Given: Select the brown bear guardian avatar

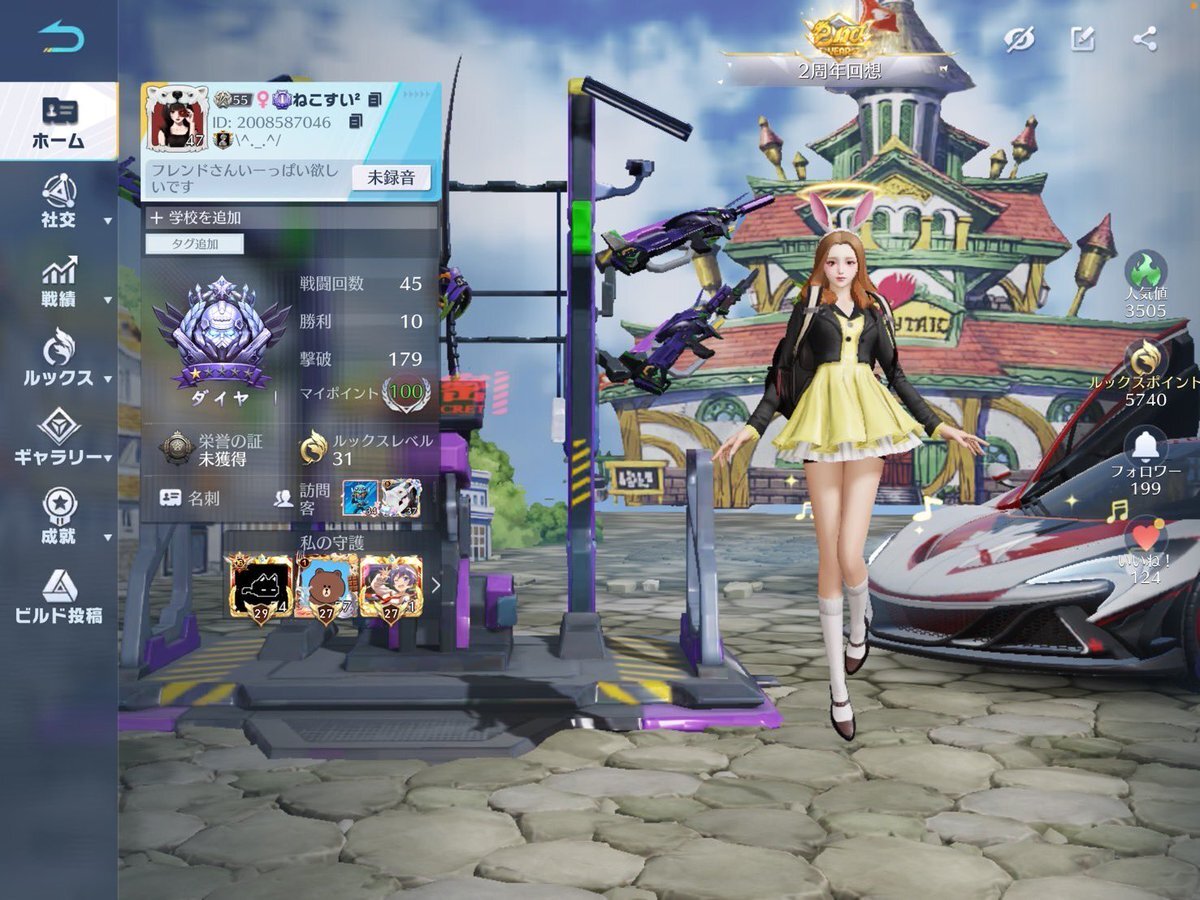Looking at the screenshot, I should (x=326, y=588).
